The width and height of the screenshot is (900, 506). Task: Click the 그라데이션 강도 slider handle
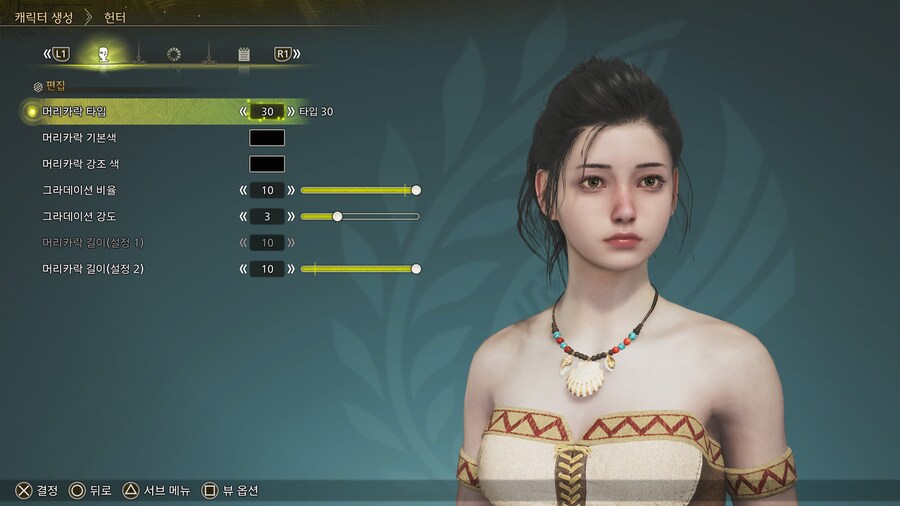pyautogui.click(x=337, y=216)
